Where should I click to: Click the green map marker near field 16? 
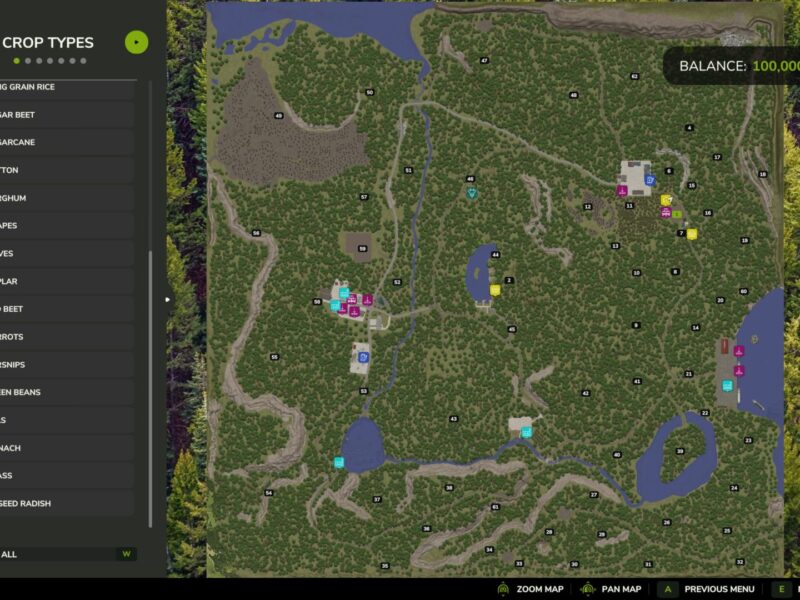(x=677, y=214)
